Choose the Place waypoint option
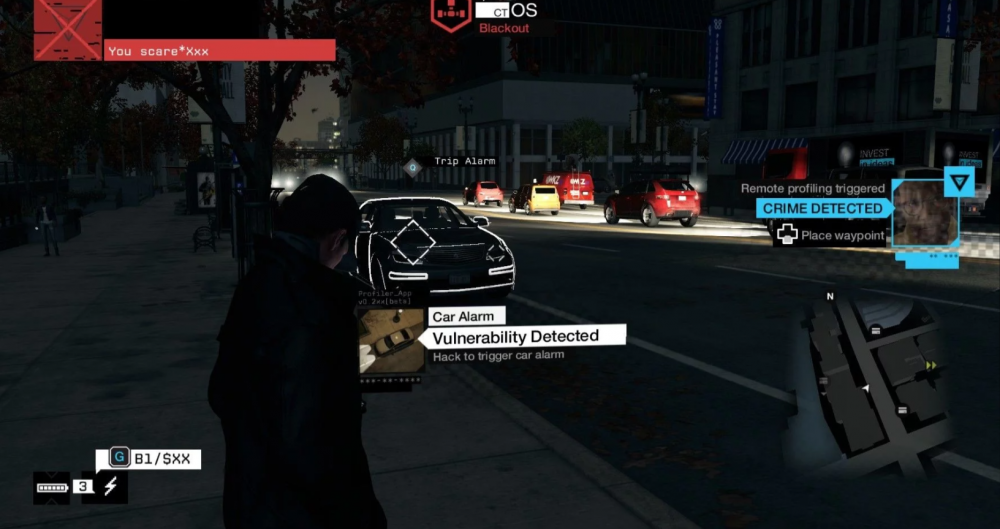This screenshot has width=1000, height=529. pyautogui.click(x=831, y=235)
